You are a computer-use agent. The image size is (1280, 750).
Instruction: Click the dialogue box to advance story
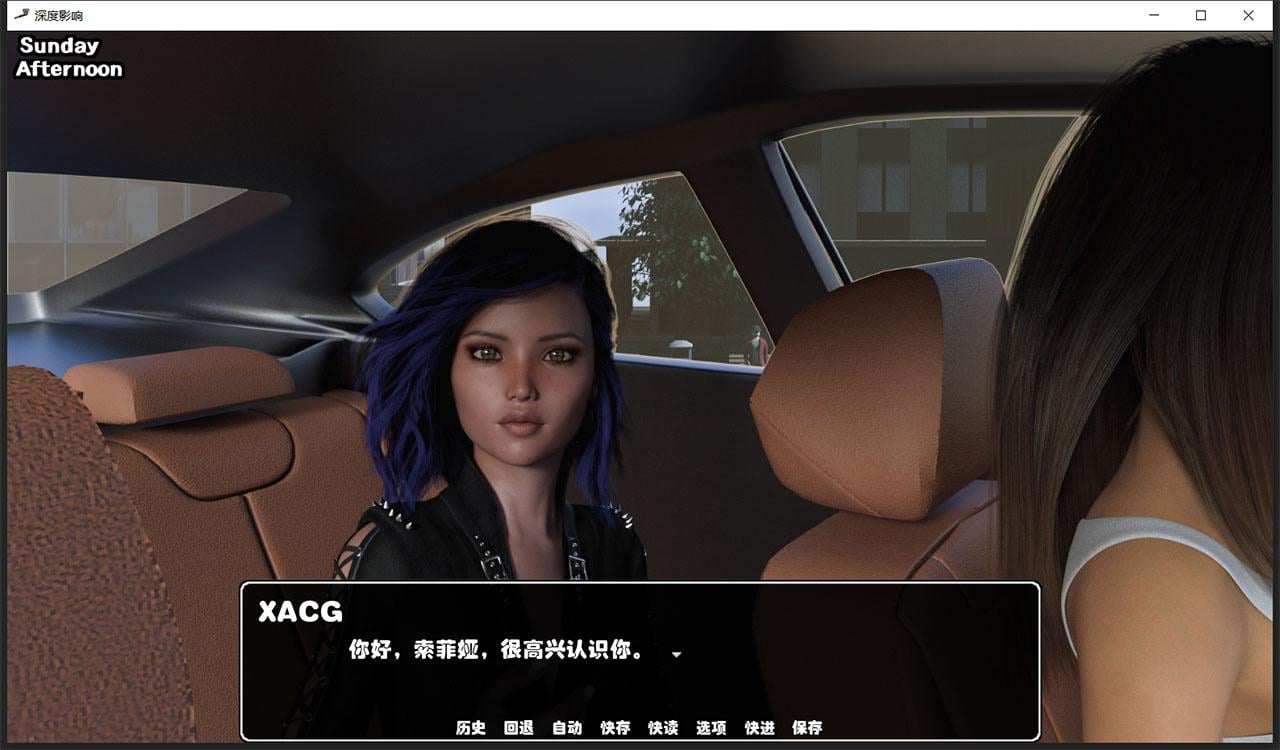(x=640, y=660)
